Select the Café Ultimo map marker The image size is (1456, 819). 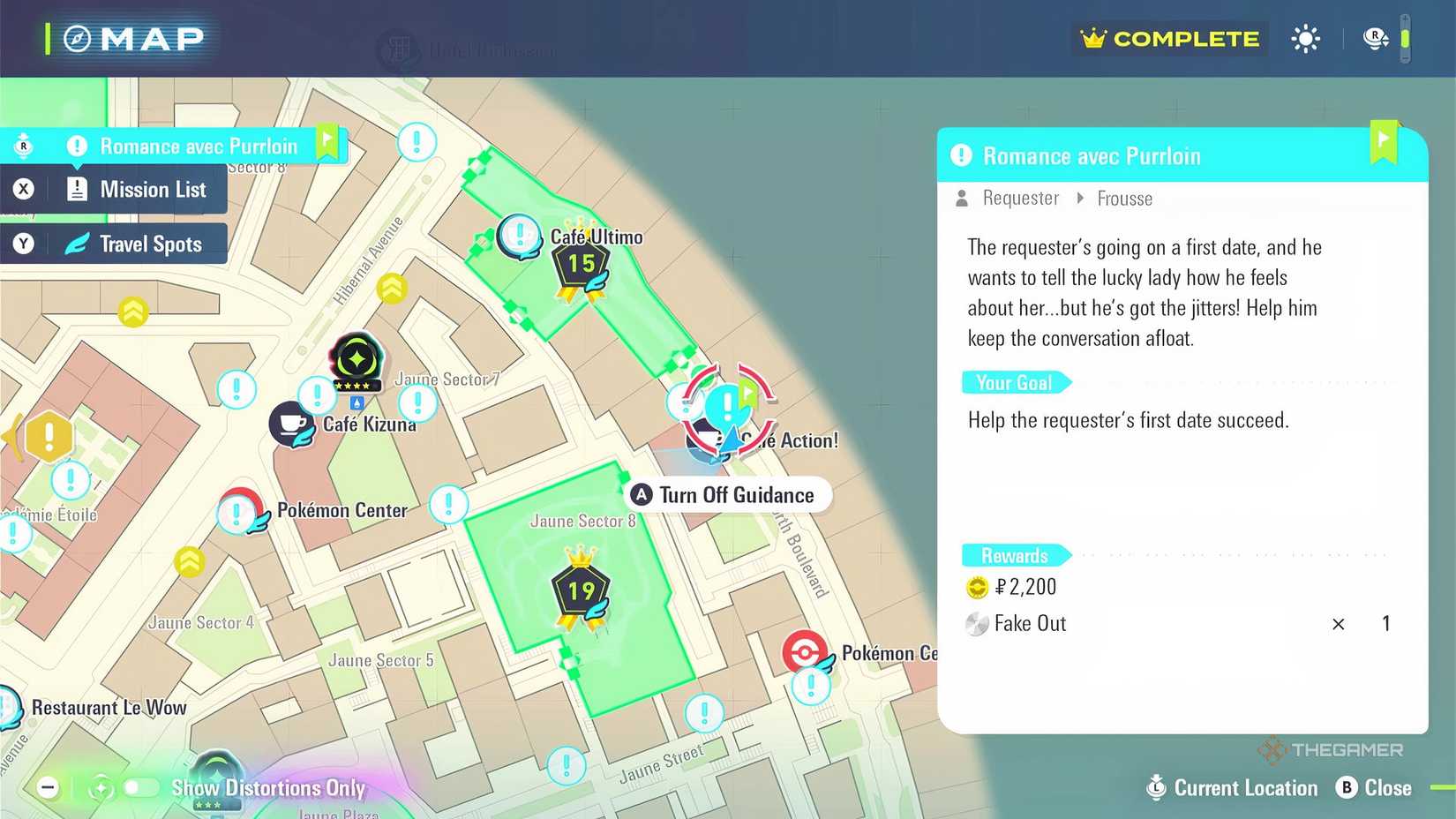coord(520,237)
